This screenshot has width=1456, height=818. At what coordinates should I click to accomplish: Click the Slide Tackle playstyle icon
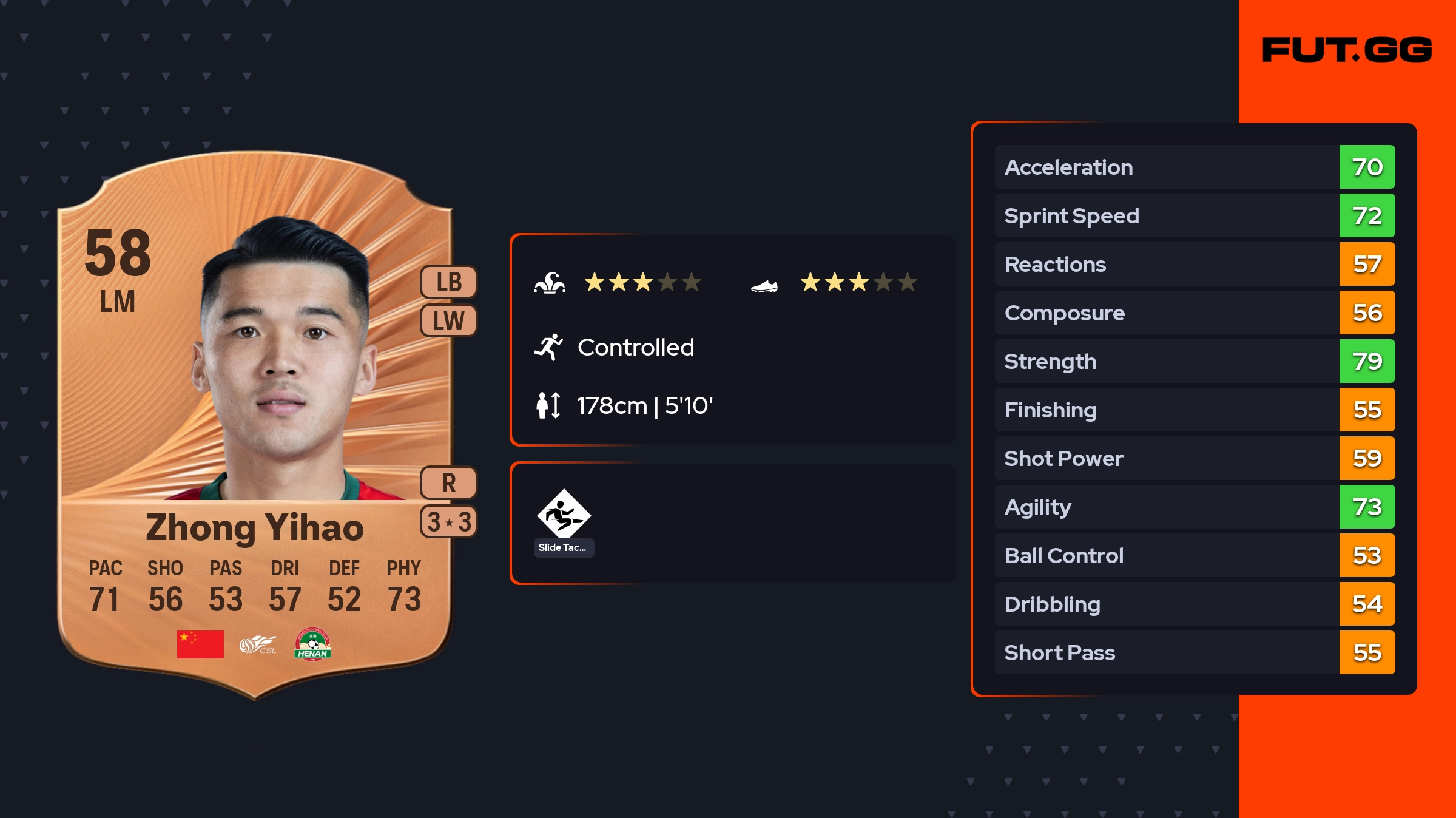tap(564, 515)
